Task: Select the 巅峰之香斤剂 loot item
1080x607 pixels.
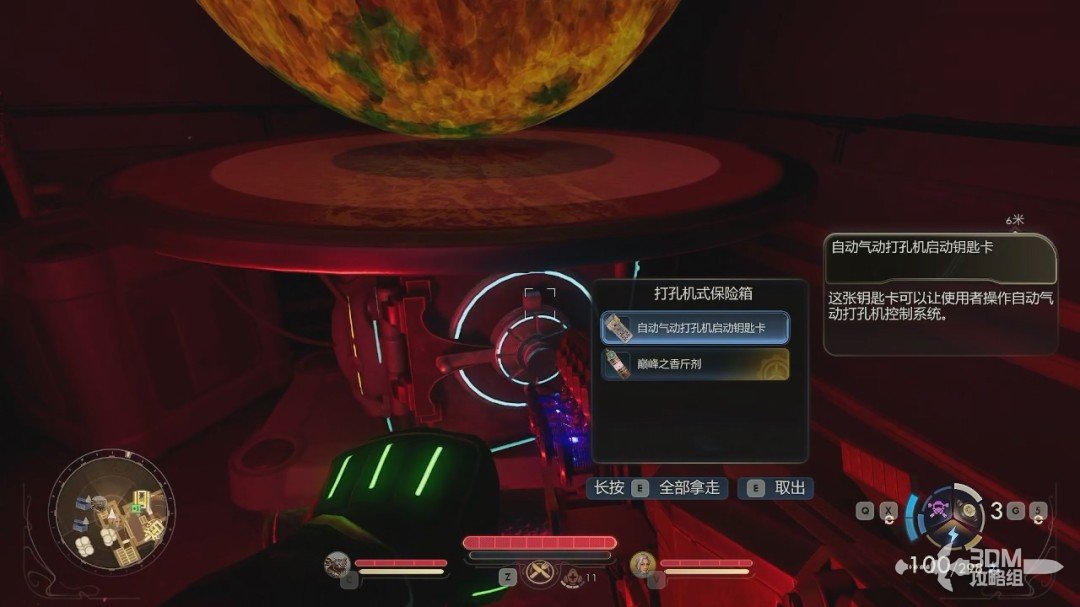Action: [695, 364]
